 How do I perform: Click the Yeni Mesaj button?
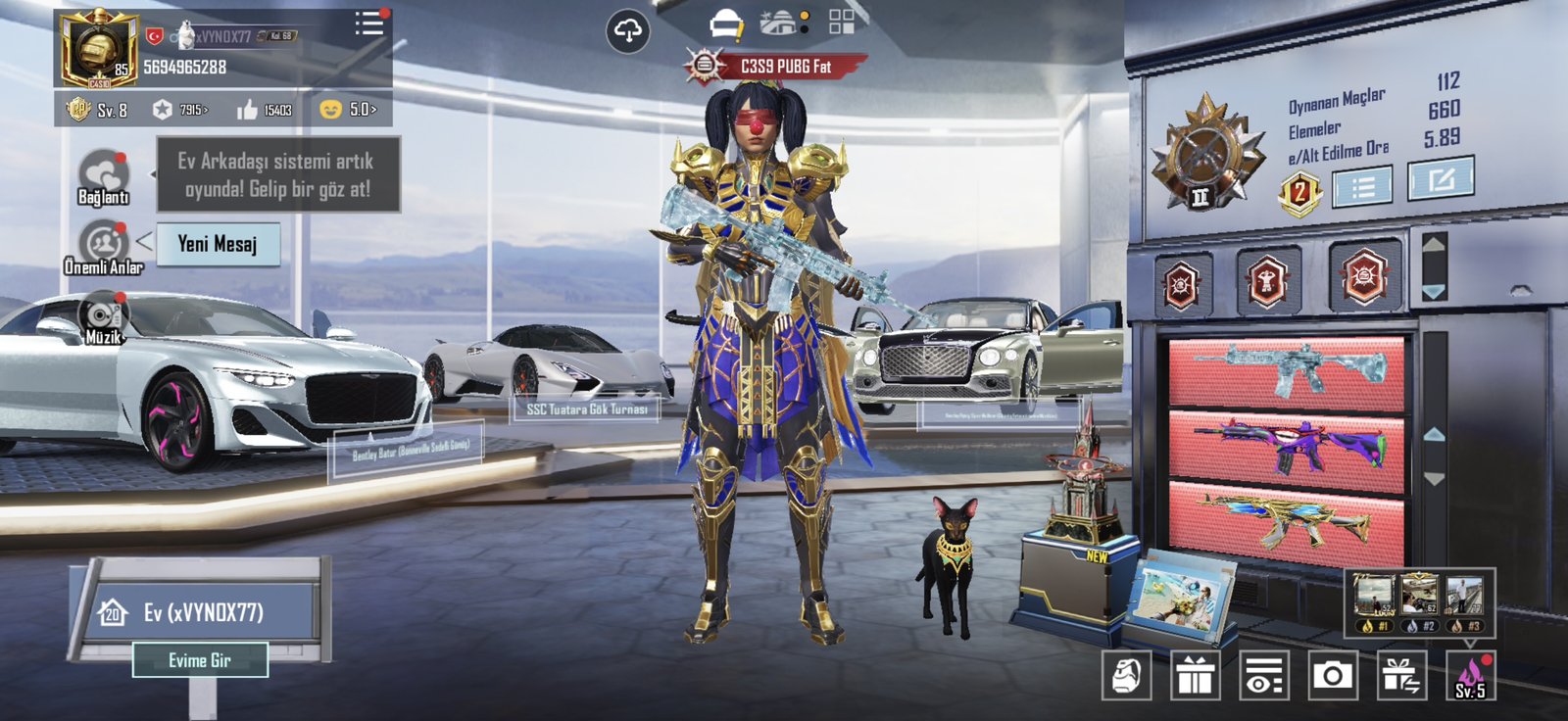[x=218, y=244]
